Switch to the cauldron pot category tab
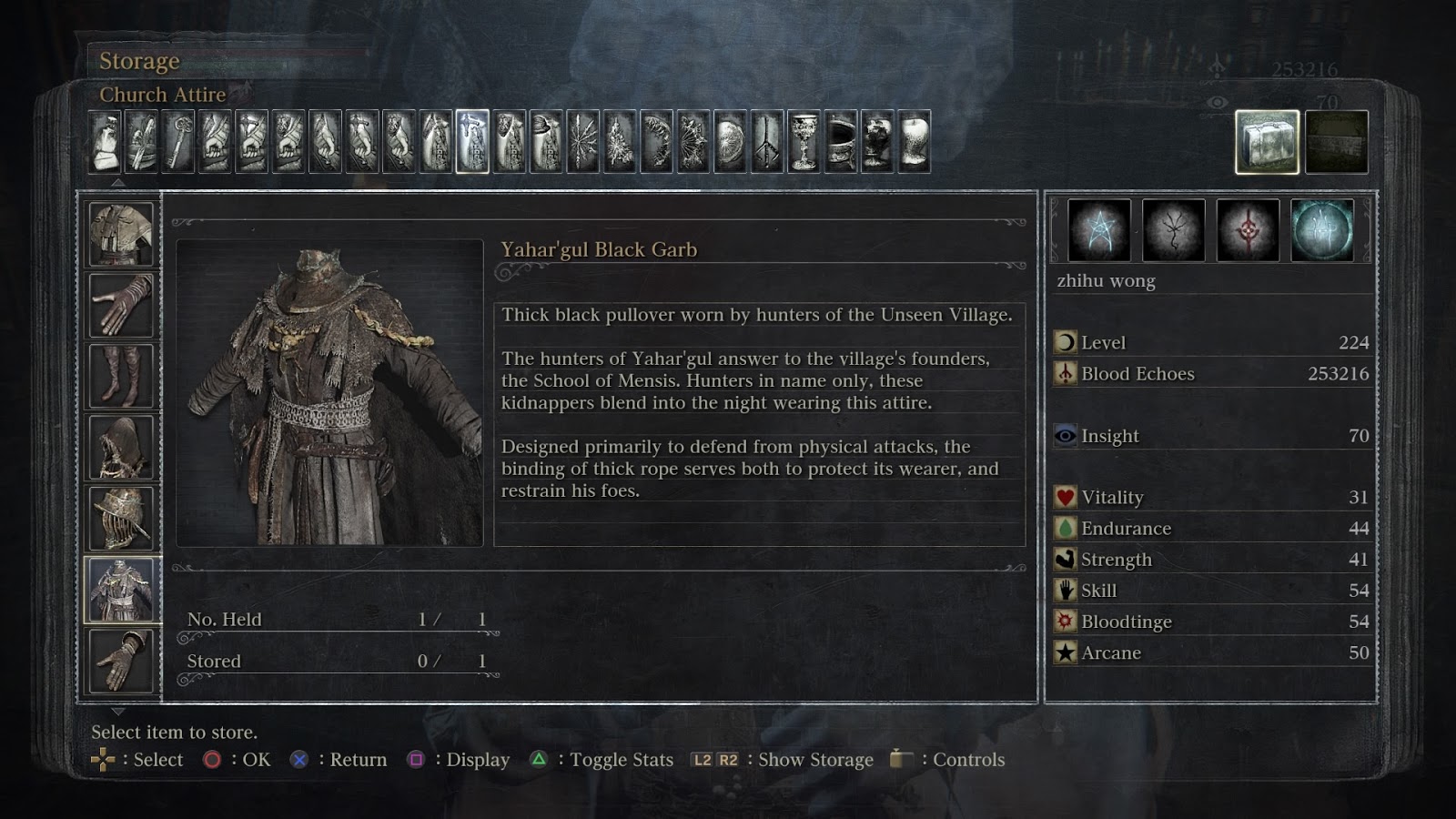This screenshot has height=819, width=1456. coord(840,142)
